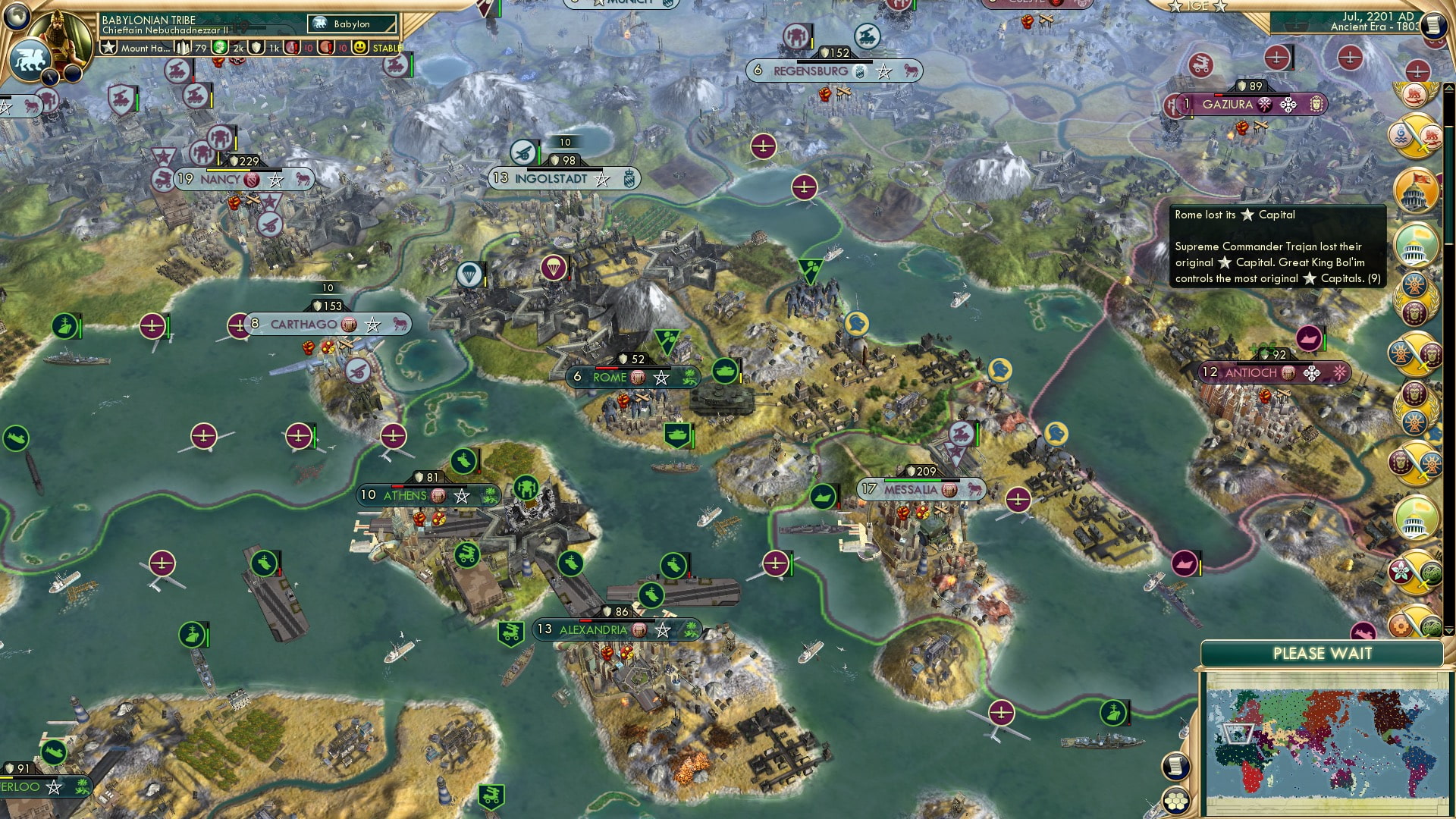
Task: Open the Babylon name dropdown in the header
Action: [353, 24]
